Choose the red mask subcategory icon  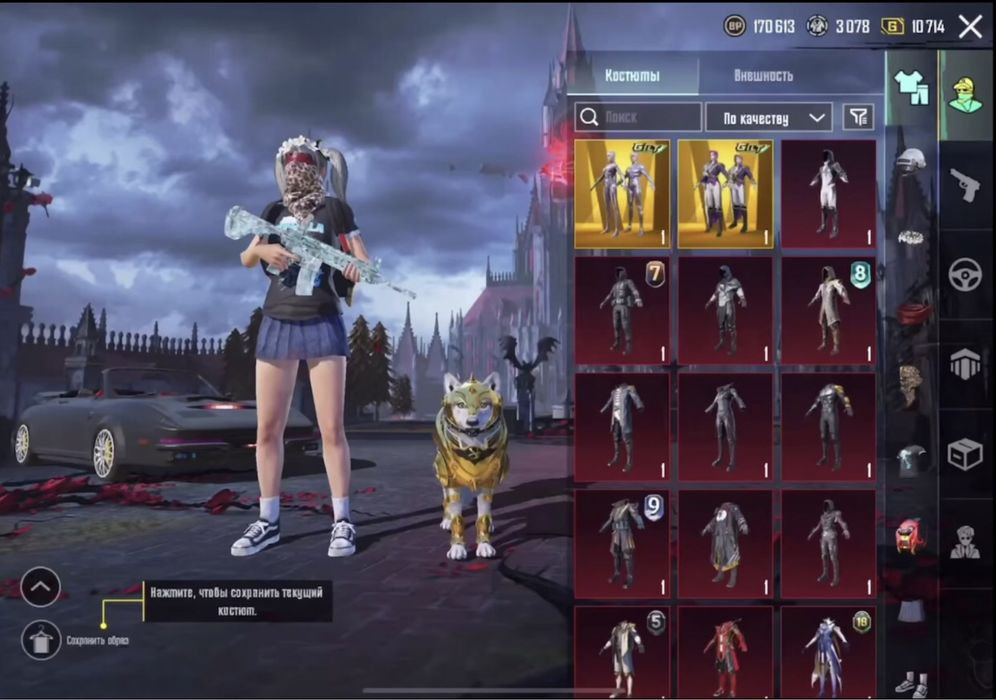909,537
